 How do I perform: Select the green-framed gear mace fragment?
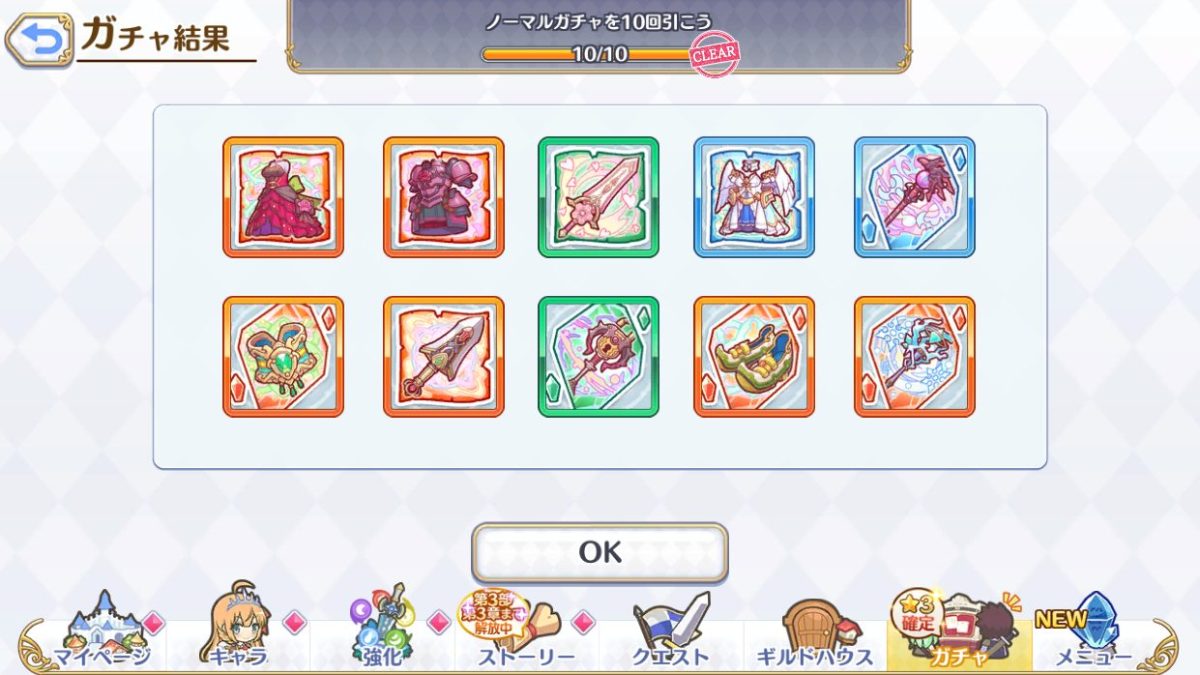tap(599, 356)
